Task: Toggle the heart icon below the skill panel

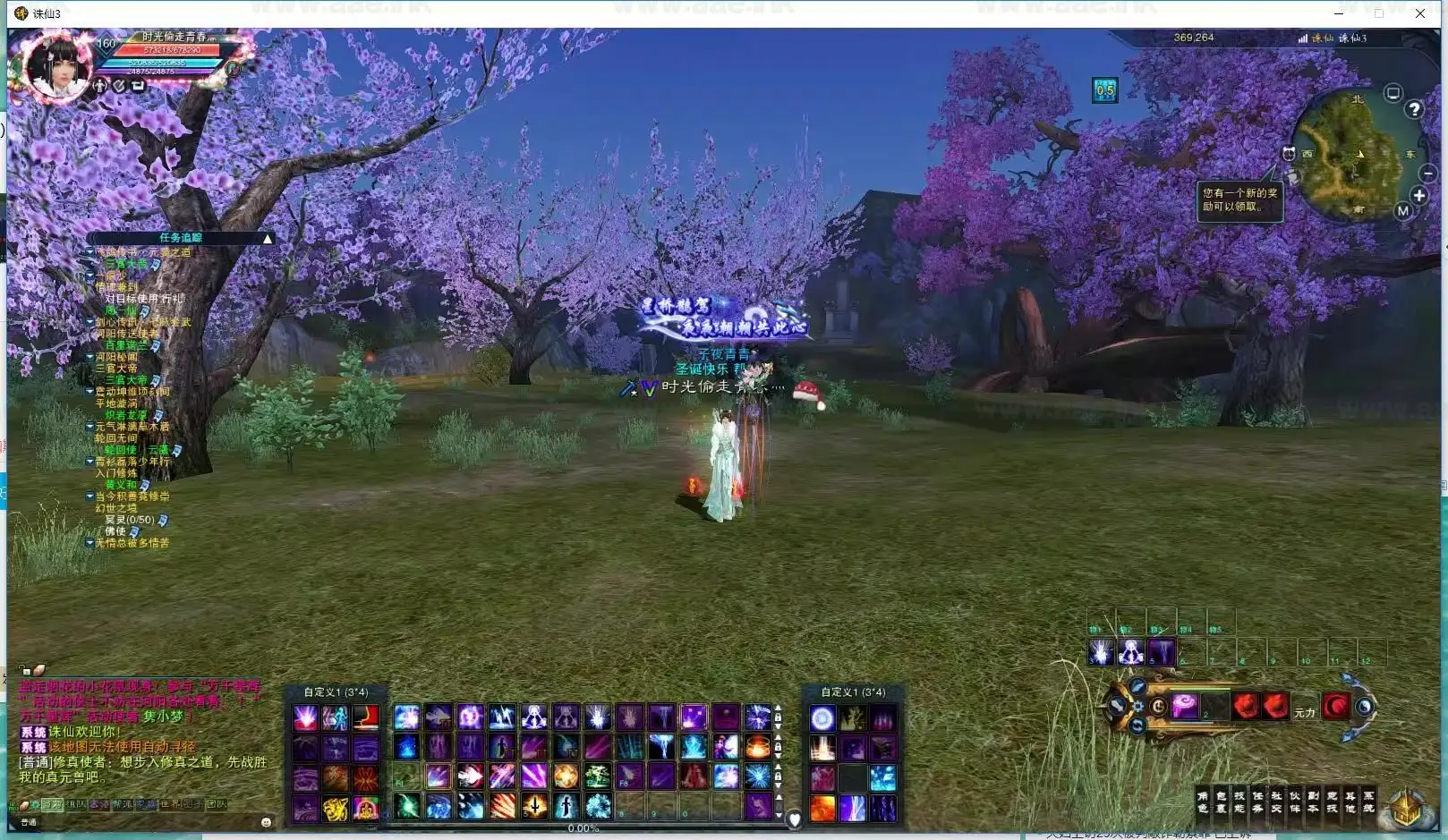Action: [x=794, y=815]
